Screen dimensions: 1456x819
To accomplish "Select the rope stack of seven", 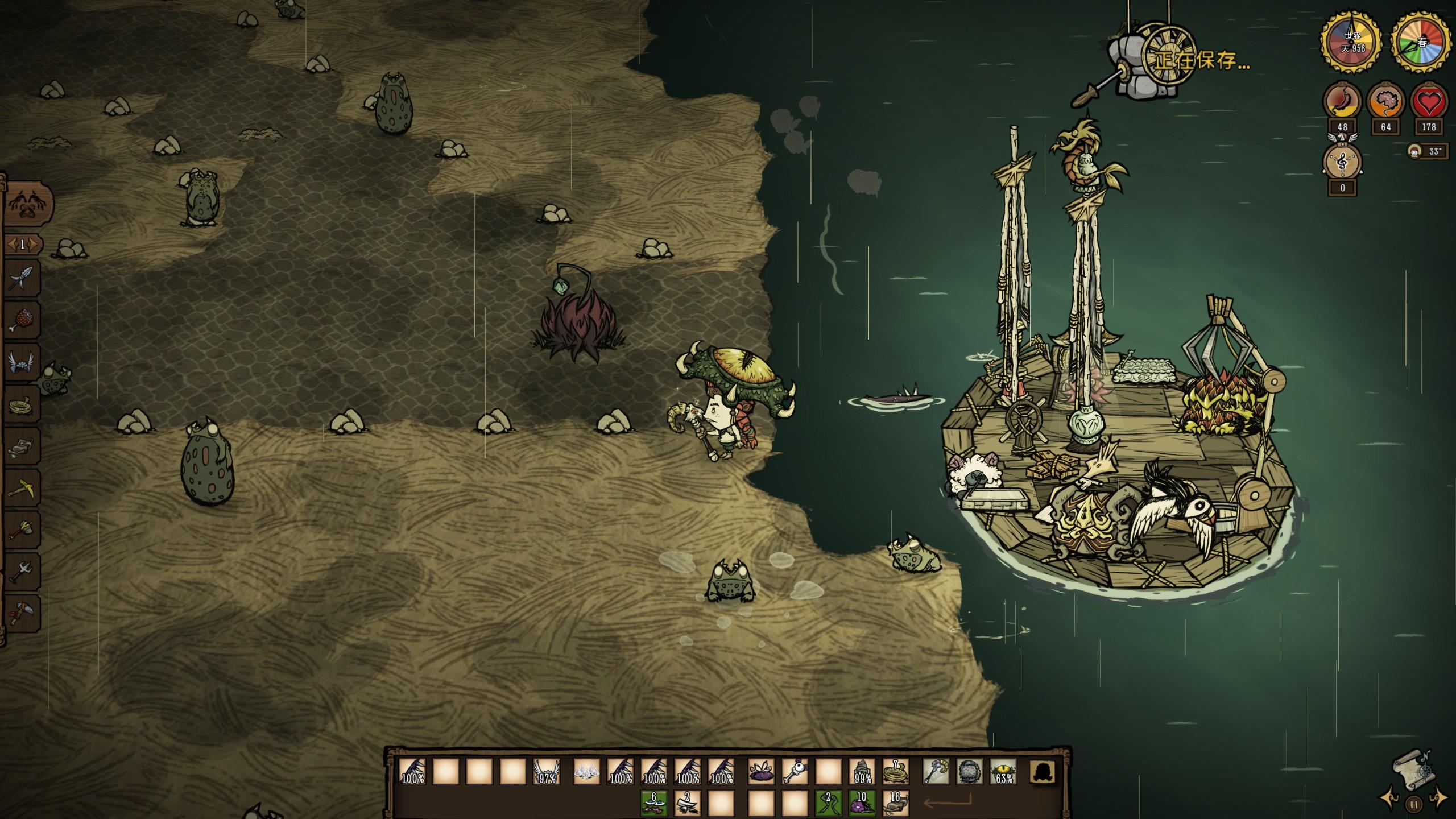I will 895,772.
